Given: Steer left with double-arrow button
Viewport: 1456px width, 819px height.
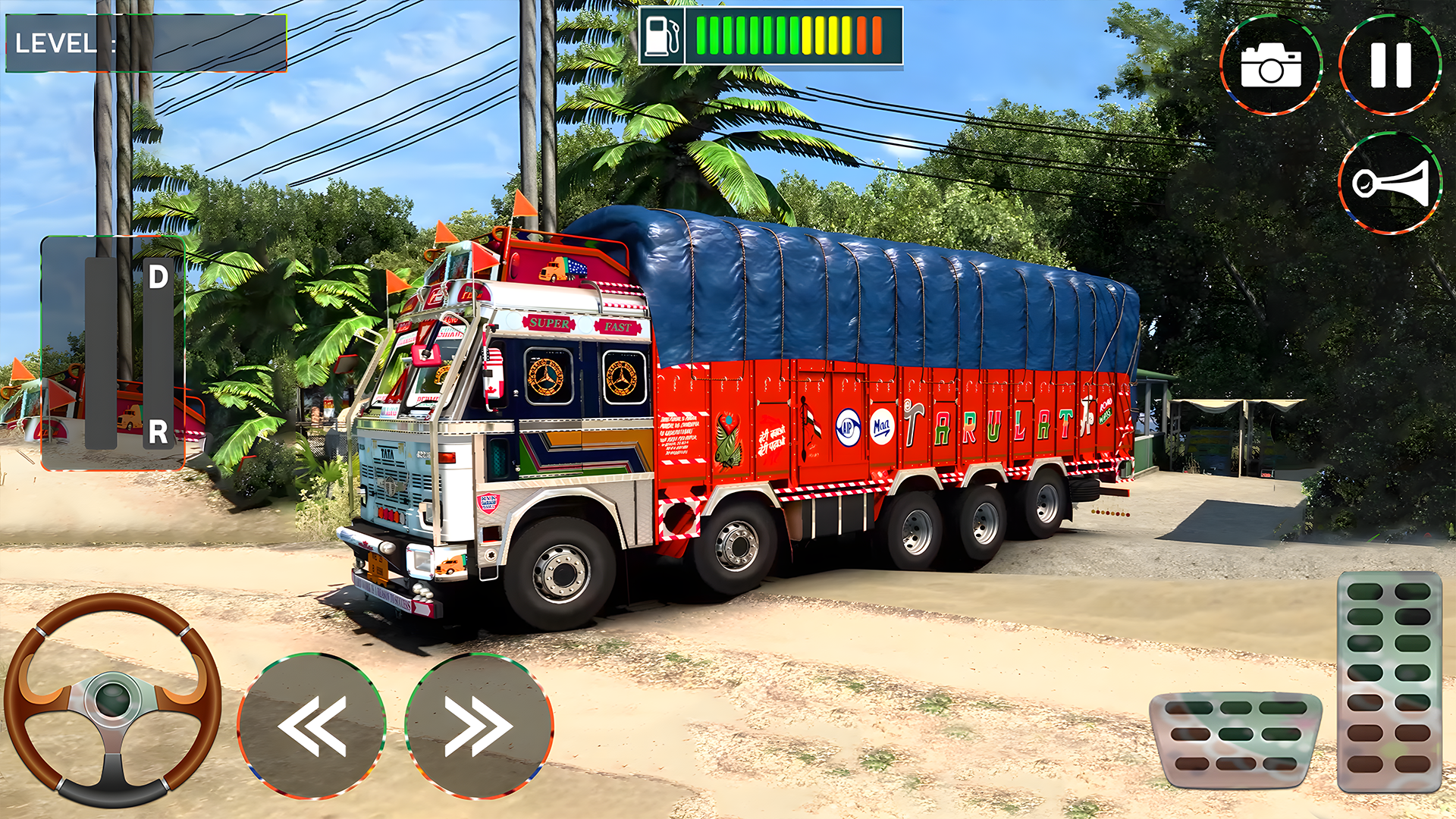Looking at the screenshot, I should (312, 726).
